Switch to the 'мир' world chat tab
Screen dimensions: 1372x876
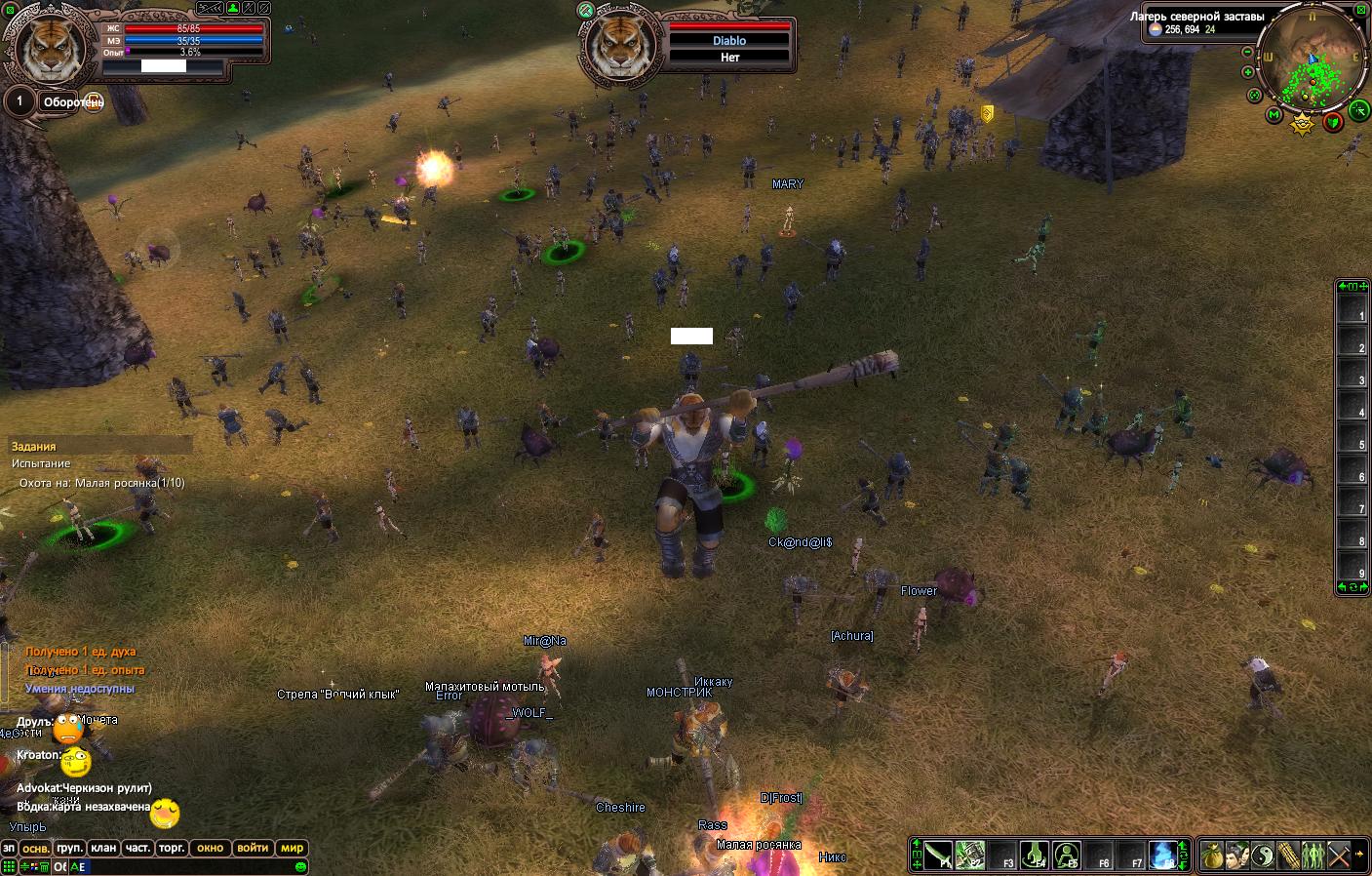[293, 848]
